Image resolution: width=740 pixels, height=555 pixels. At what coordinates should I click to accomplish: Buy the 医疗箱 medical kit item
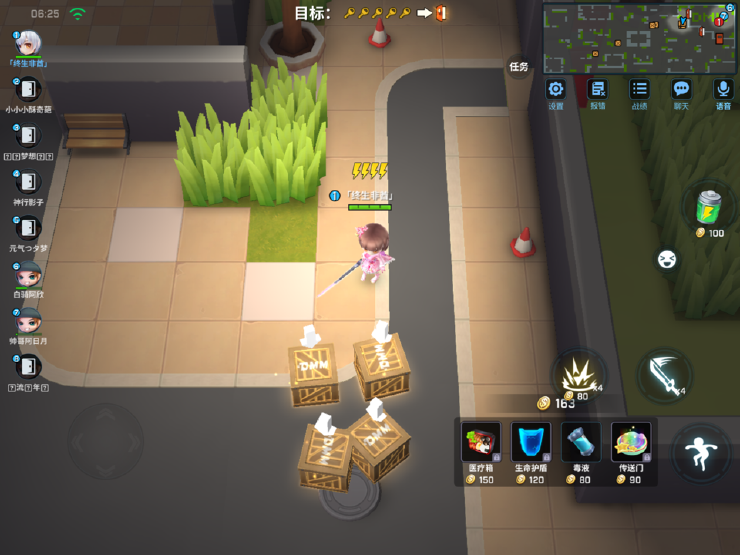point(481,443)
